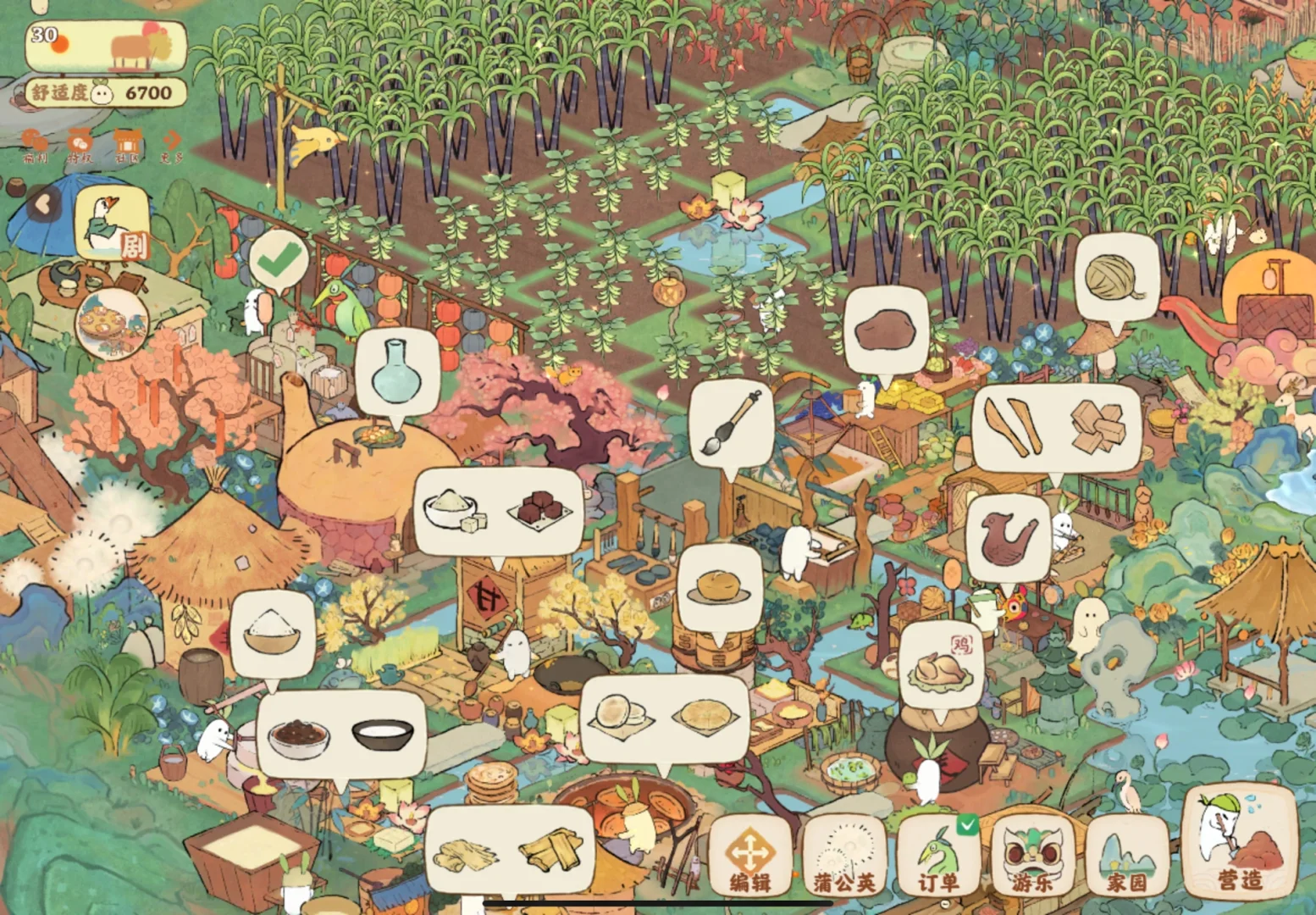The image size is (1316, 915).
Task: Open the 福利 welfare icon
Action: point(35,146)
